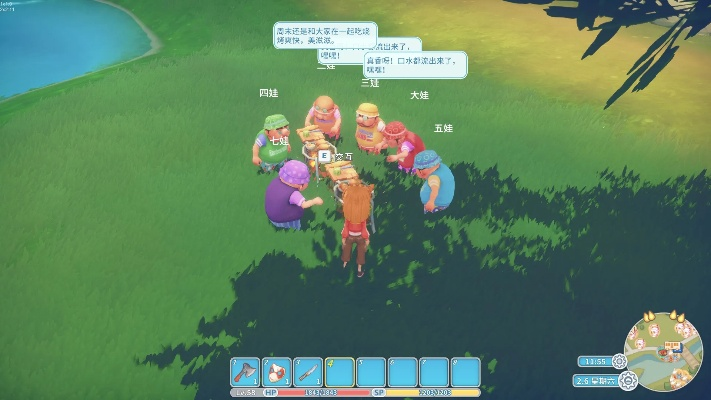
Task: Click the gear icon beside the 11:55 clock
Action: click(x=619, y=361)
